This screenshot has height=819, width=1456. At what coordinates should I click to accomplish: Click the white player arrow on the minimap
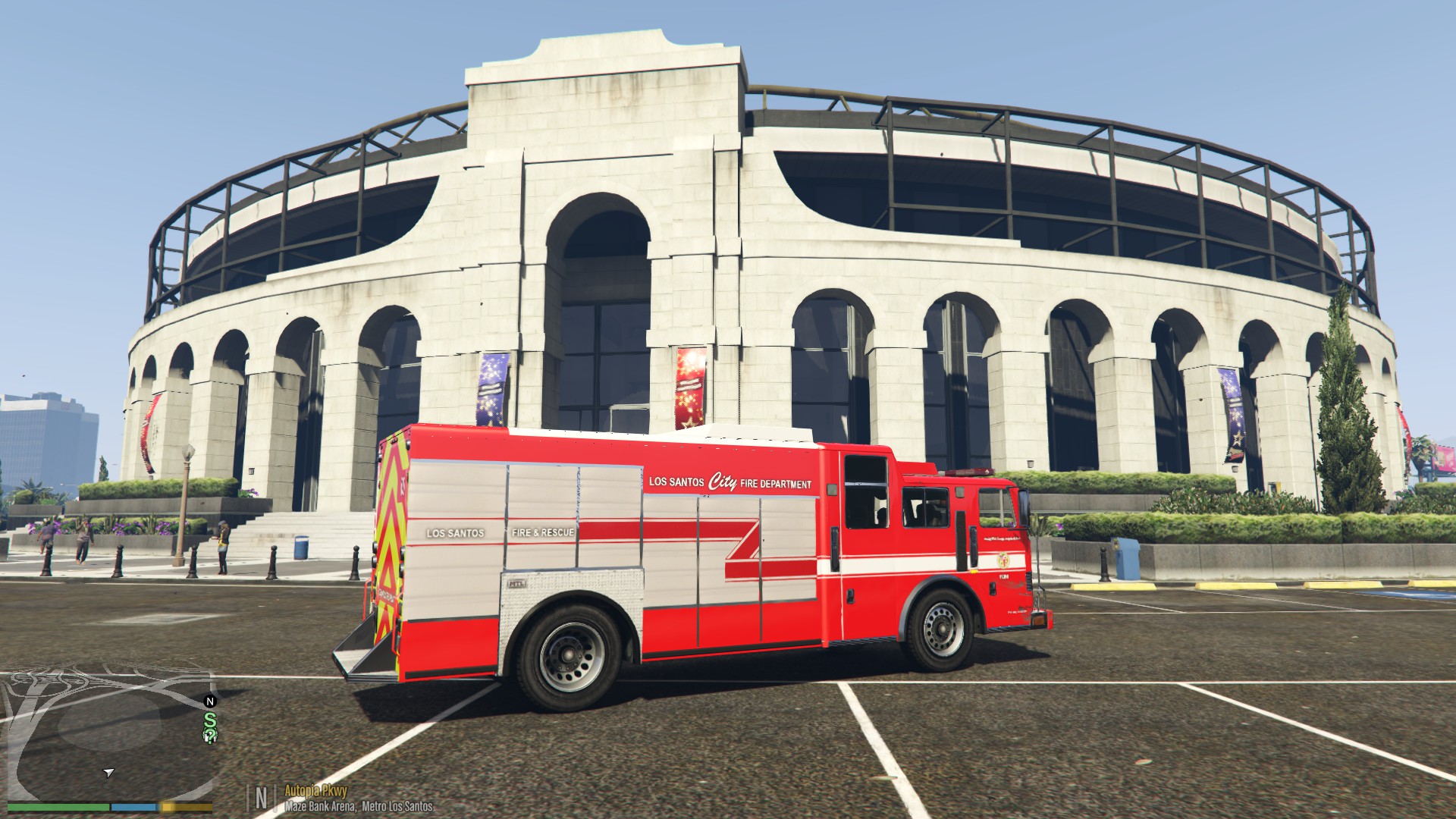109,773
